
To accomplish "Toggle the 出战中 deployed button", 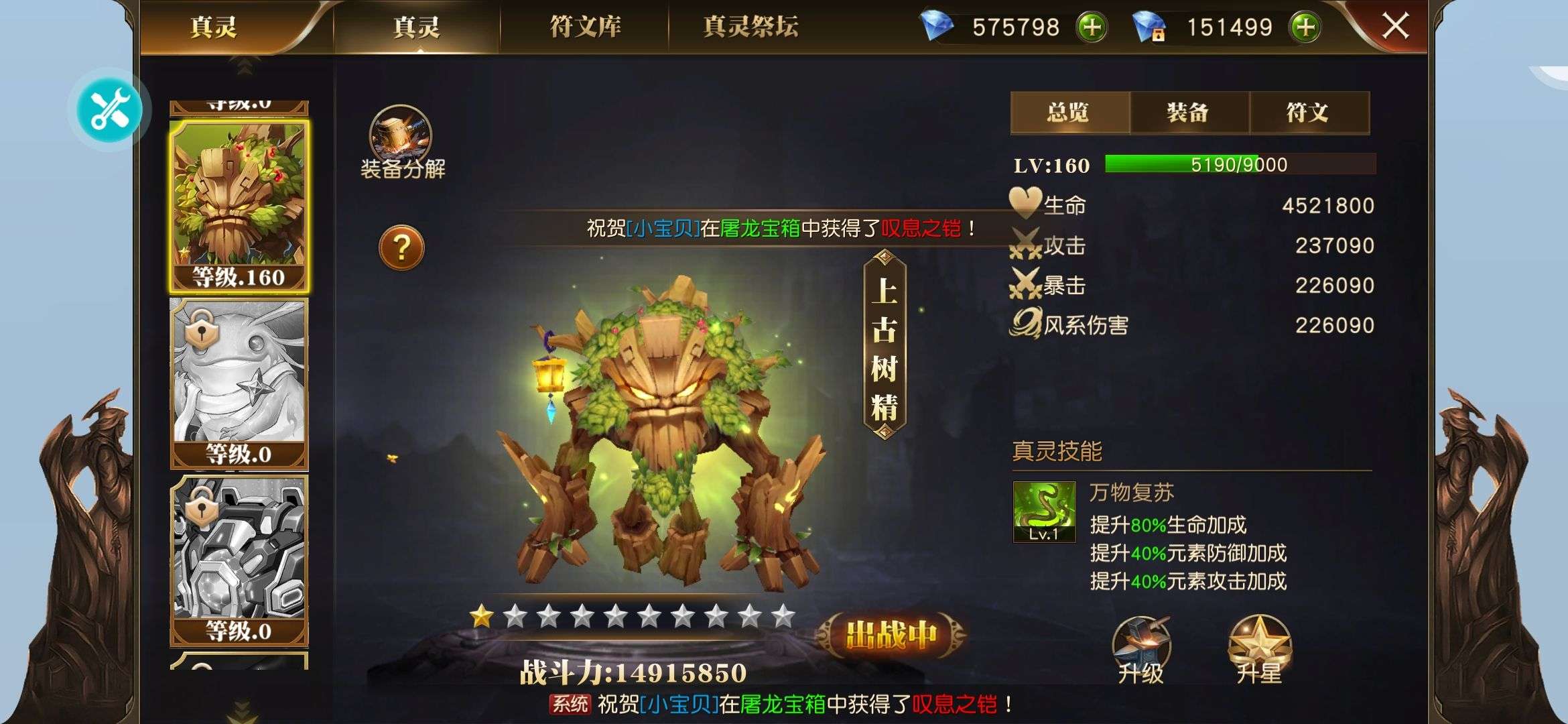I will point(891,634).
